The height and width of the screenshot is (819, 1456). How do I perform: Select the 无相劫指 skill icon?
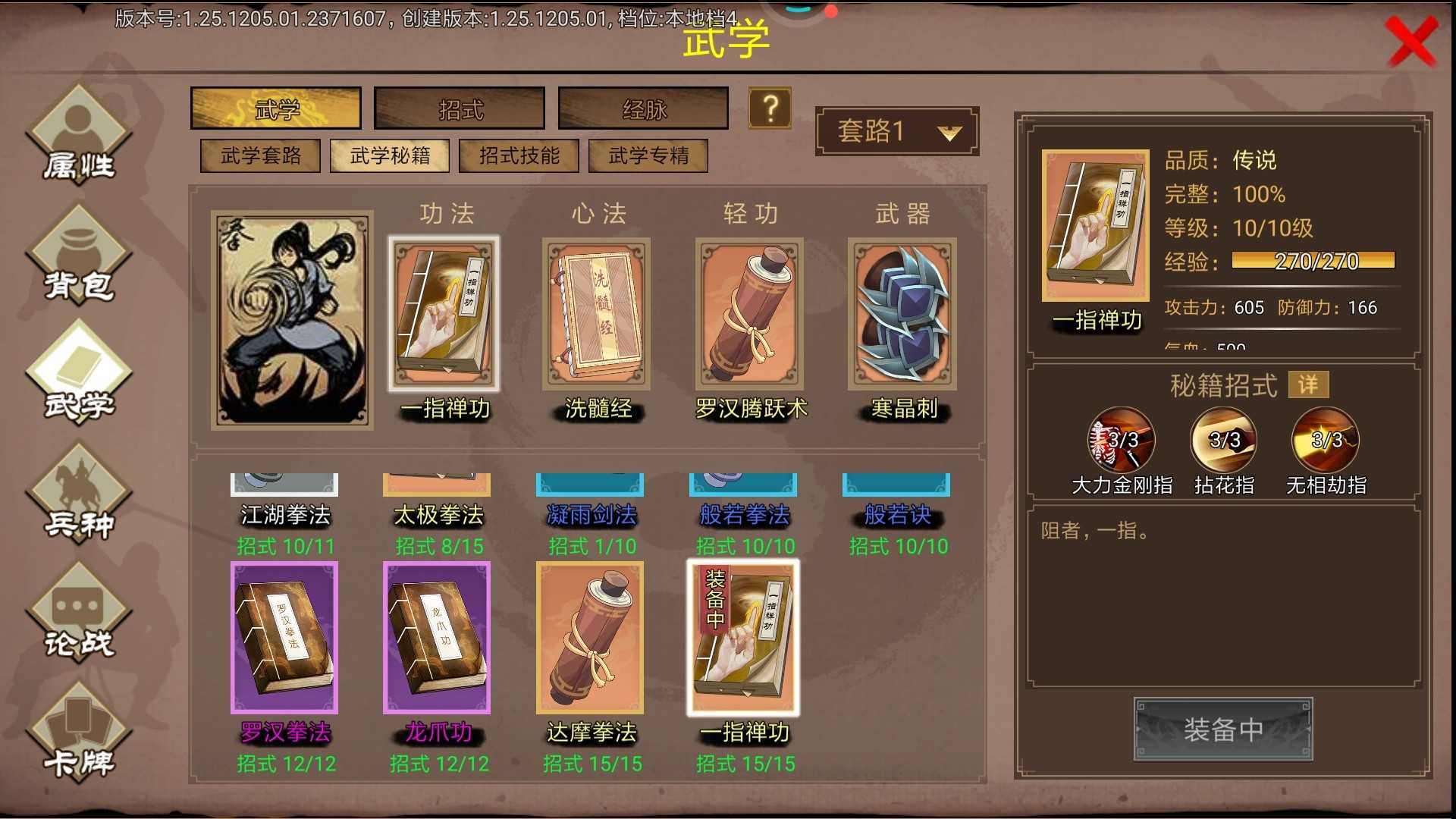click(x=1323, y=440)
